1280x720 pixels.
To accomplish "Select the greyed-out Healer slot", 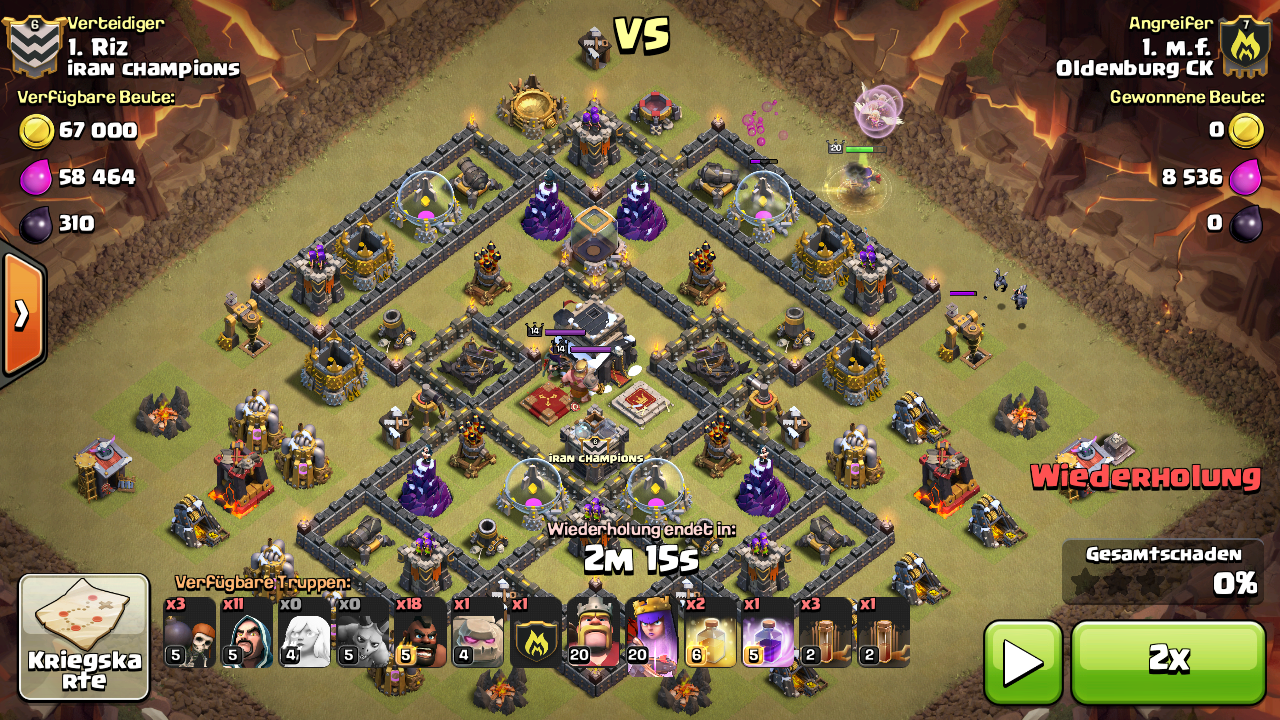I will (x=304, y=633).
